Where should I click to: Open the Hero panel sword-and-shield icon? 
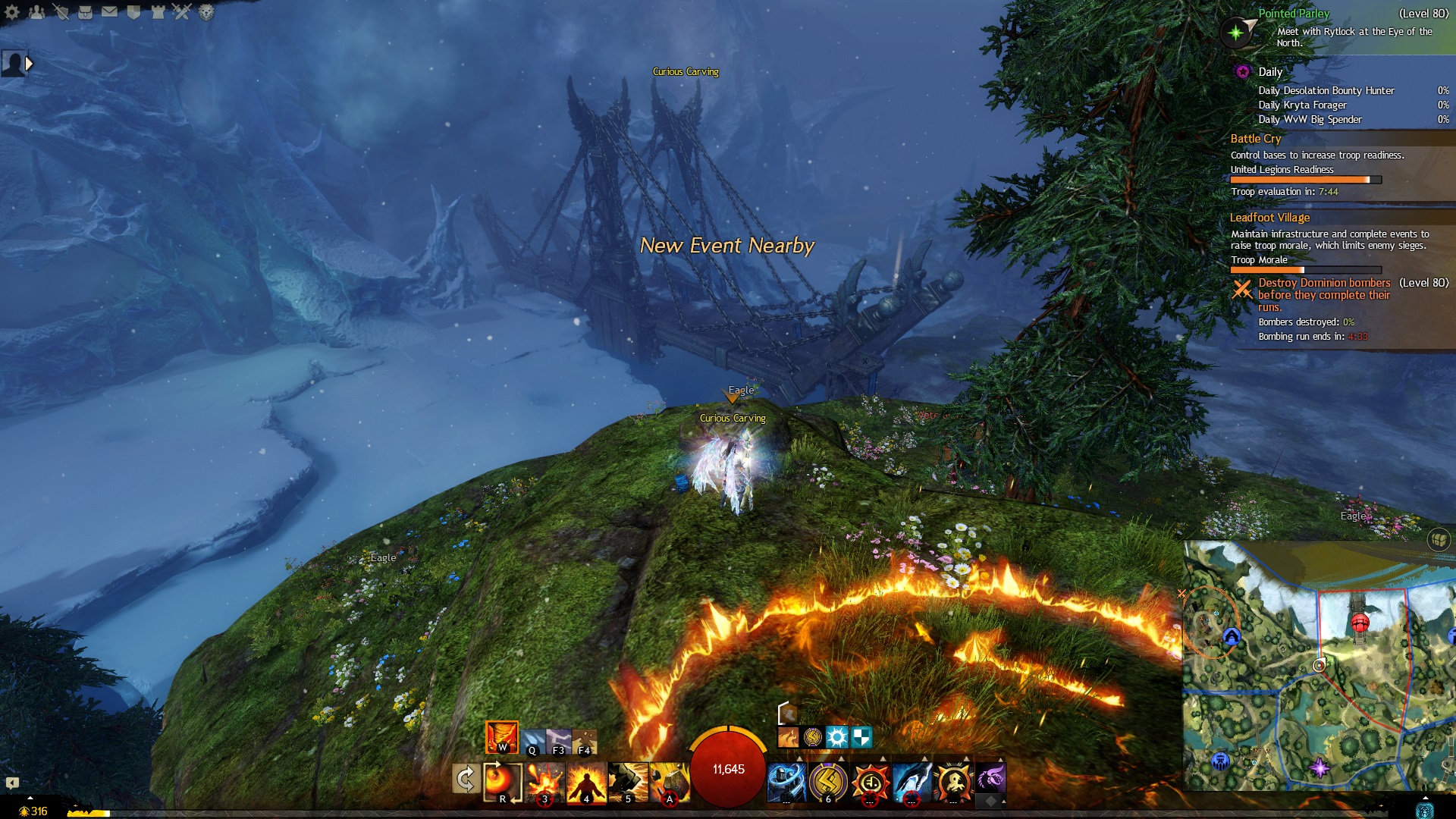pyautogui.click(x=61, y=11)
